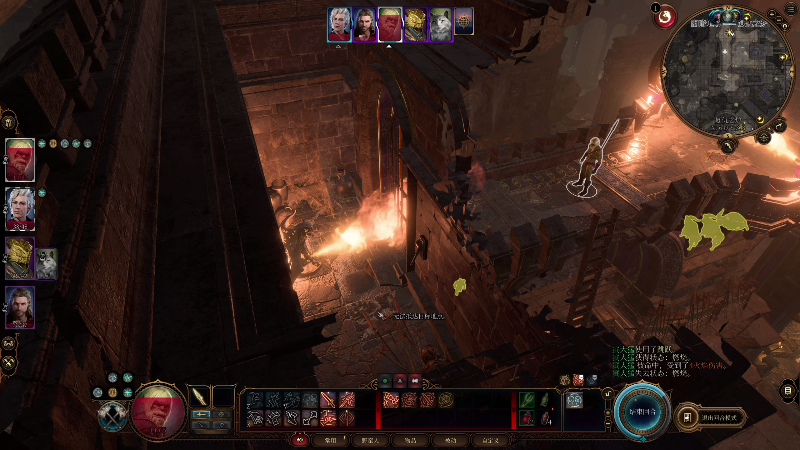Select the bearded long-haired companion portrait in the party list
800x450 pixels.
point(20,307)
